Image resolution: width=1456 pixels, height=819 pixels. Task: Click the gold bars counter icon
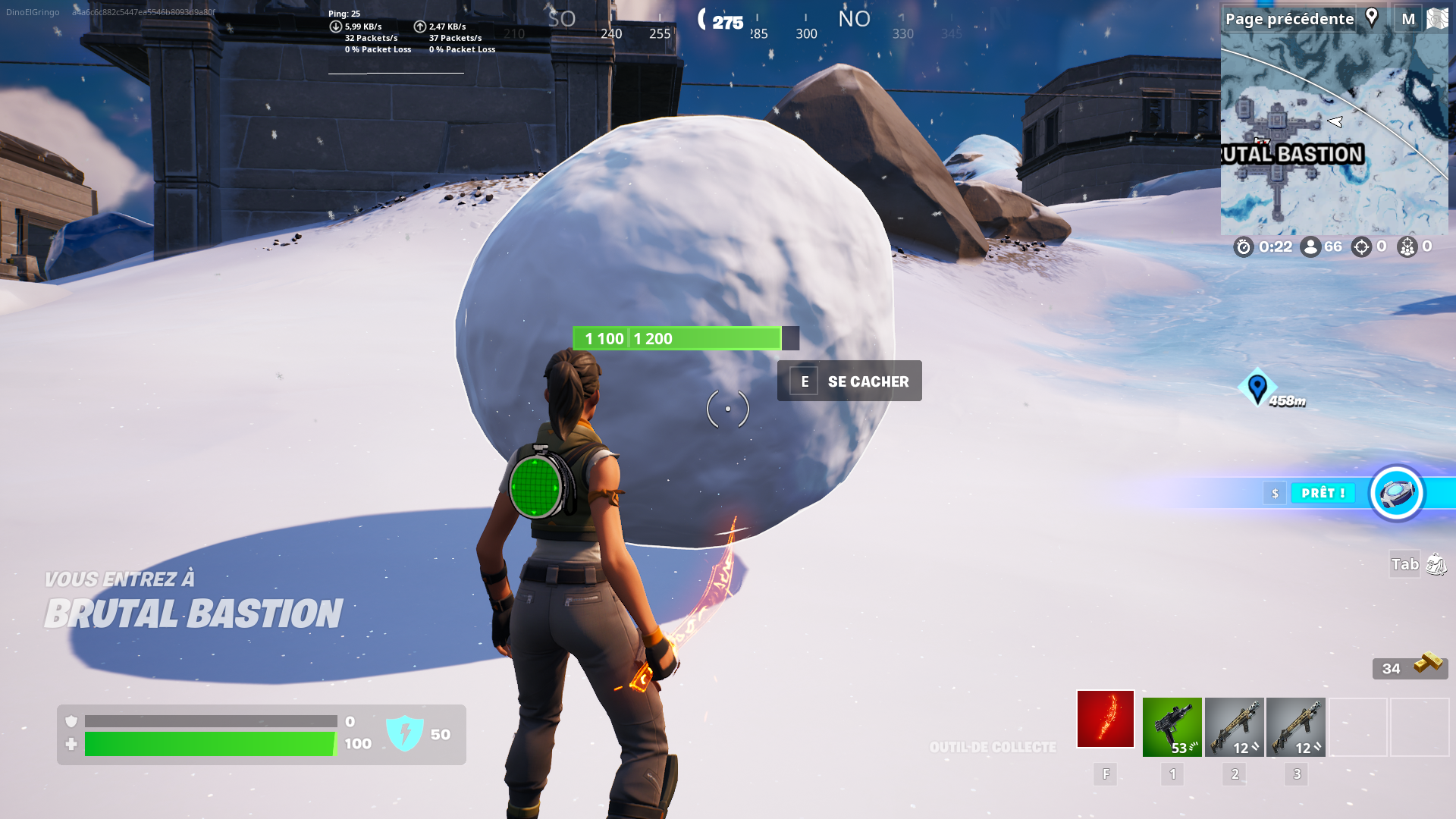coord(1429,661)
